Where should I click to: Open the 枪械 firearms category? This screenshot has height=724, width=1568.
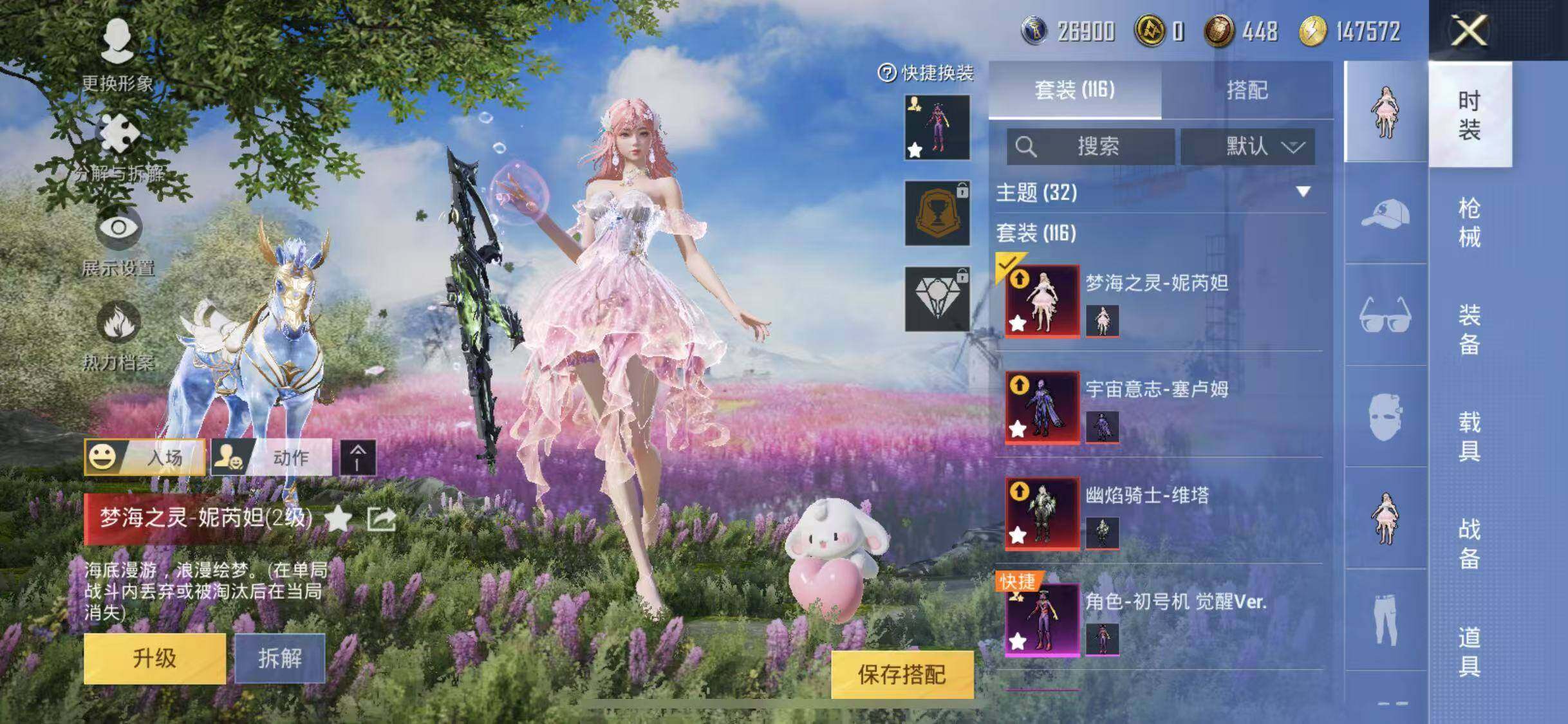click(1470, 223)
